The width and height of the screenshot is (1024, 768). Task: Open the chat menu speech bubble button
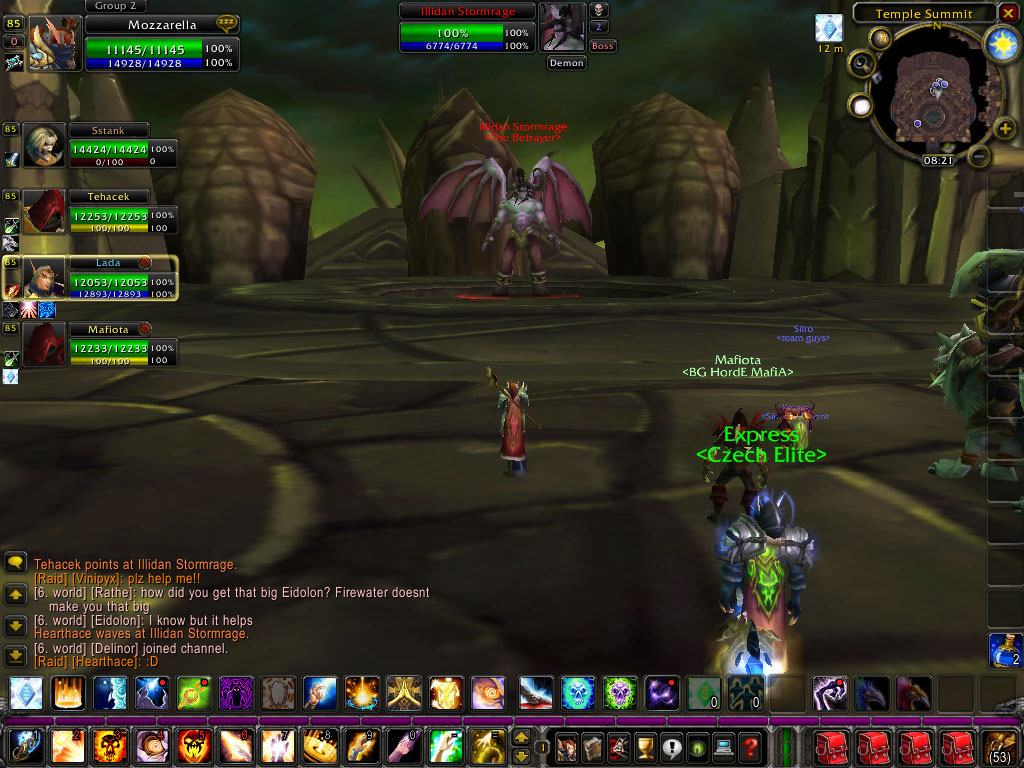pos(16,563)
